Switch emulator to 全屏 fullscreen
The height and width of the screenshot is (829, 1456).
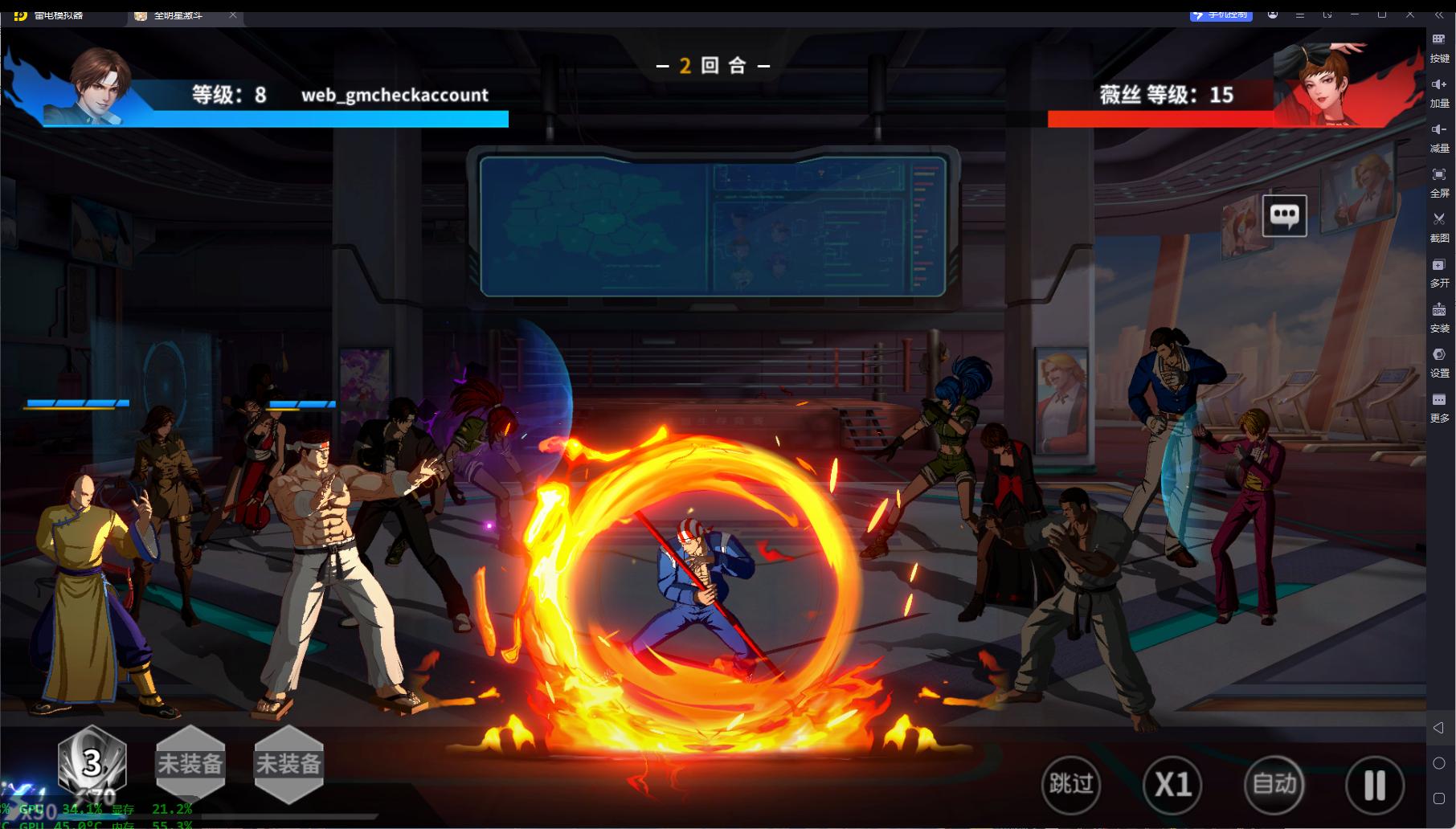1439,181
